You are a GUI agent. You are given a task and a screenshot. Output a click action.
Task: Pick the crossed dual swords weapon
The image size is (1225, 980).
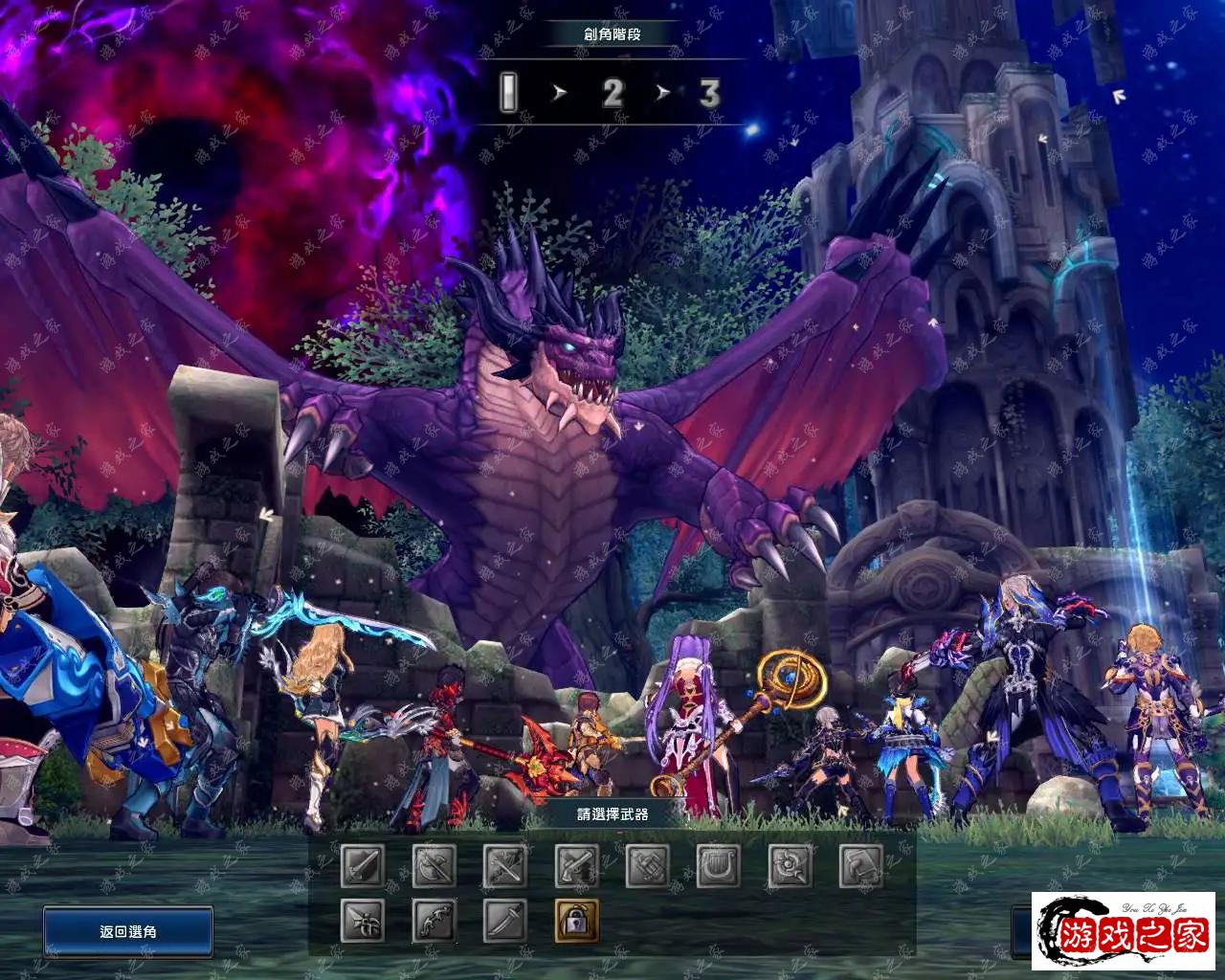coord(505,867)
